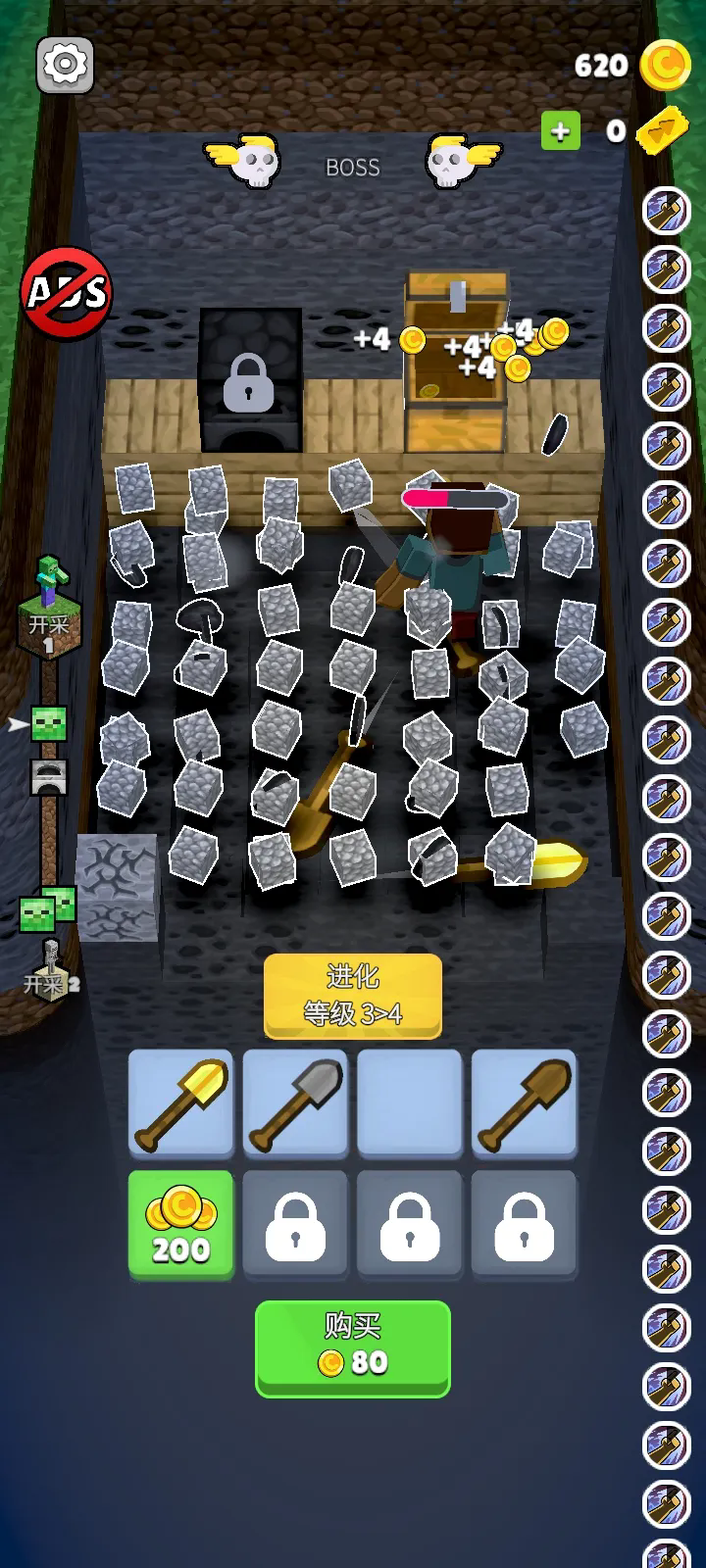The height and width of the screenshot is (1568, 706).
Task: Open the settings gear menu
Action: [x=65, y=65]
